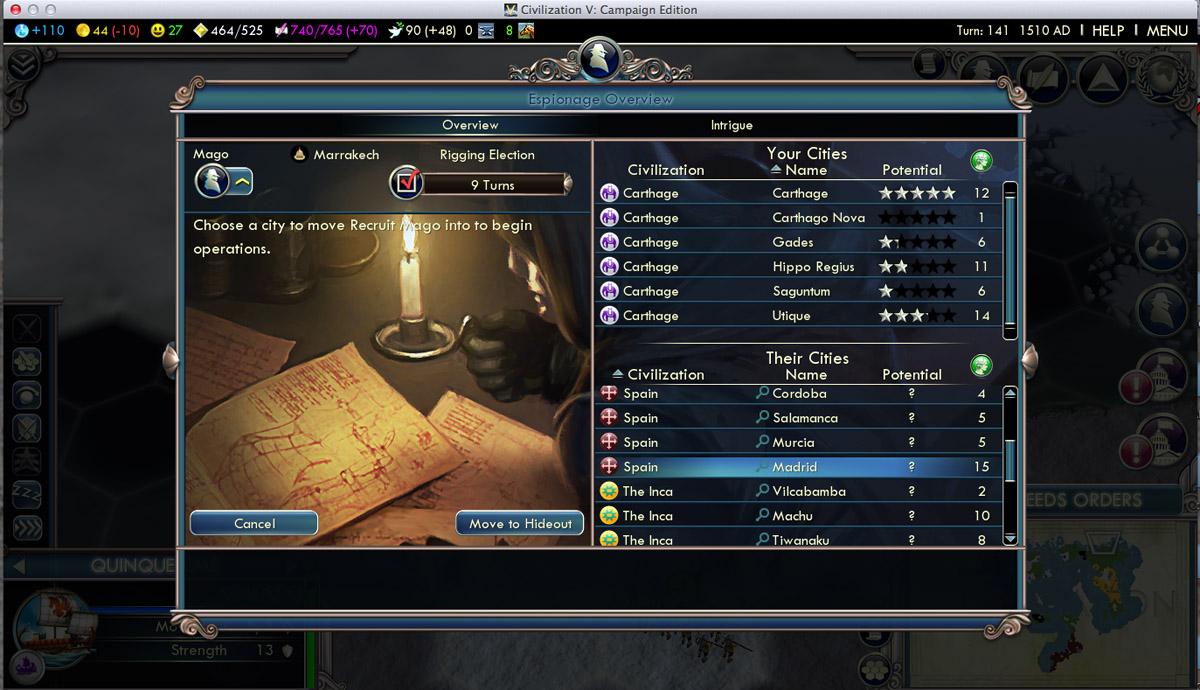The height and width of the screenshot is (690, 1200).
Task: Close the window with the red button
Action: pyautogui.click(x=14, y=9)
